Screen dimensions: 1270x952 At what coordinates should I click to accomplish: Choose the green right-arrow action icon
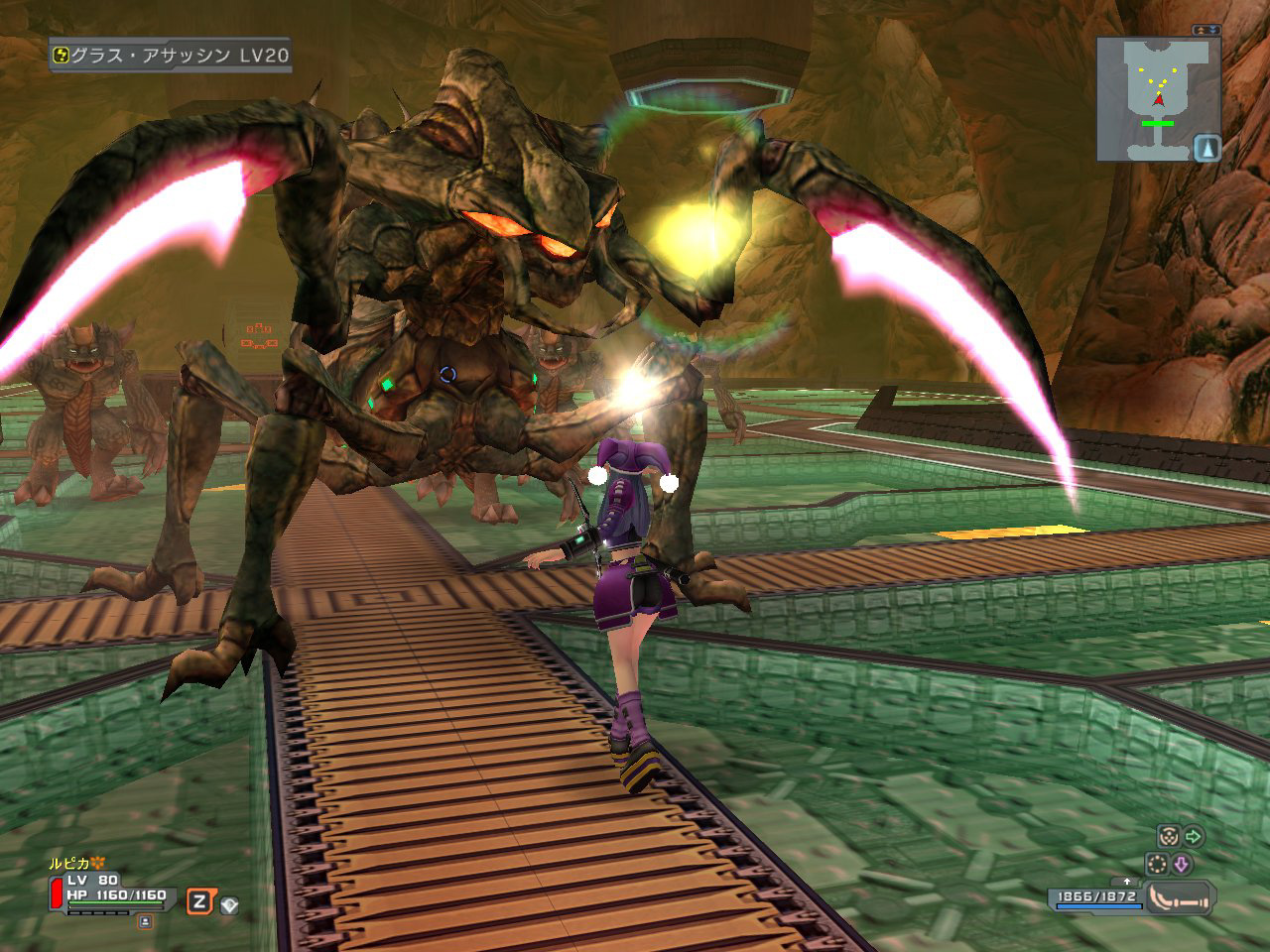click(x=1194, y=836)
